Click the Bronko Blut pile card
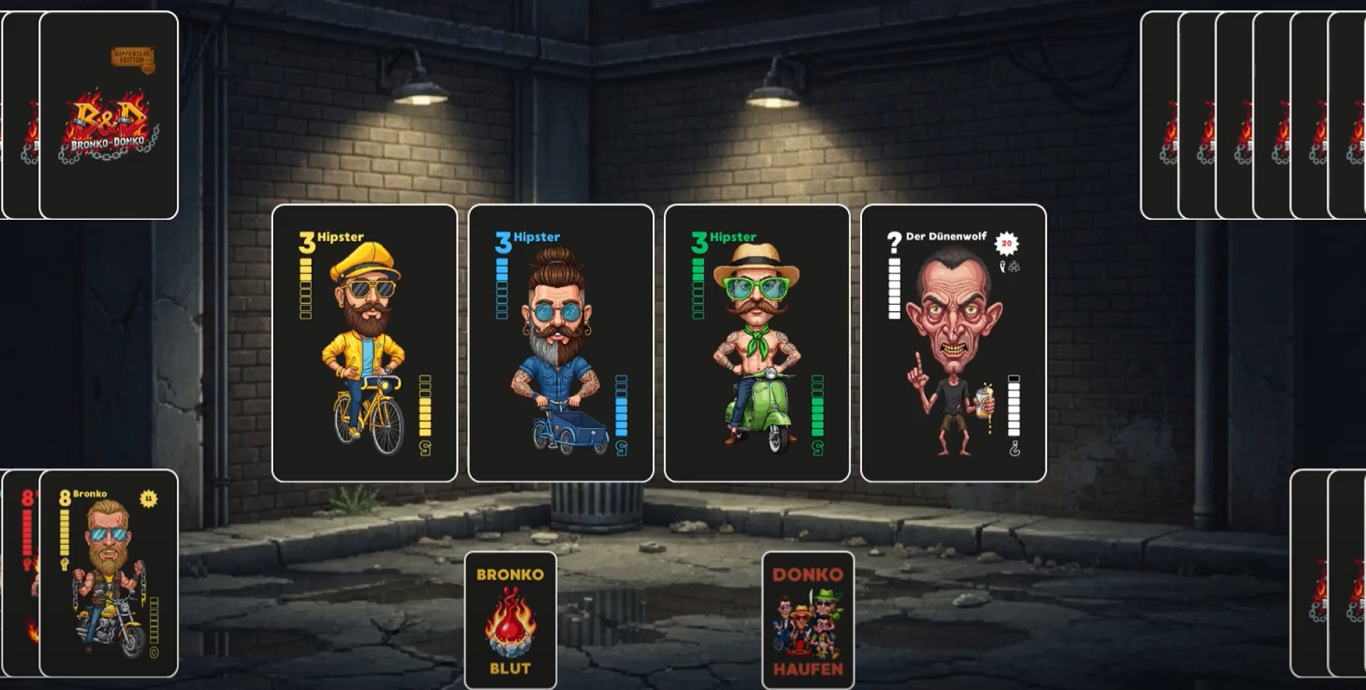Screen dimensions: 1366x690 point(510,620)
